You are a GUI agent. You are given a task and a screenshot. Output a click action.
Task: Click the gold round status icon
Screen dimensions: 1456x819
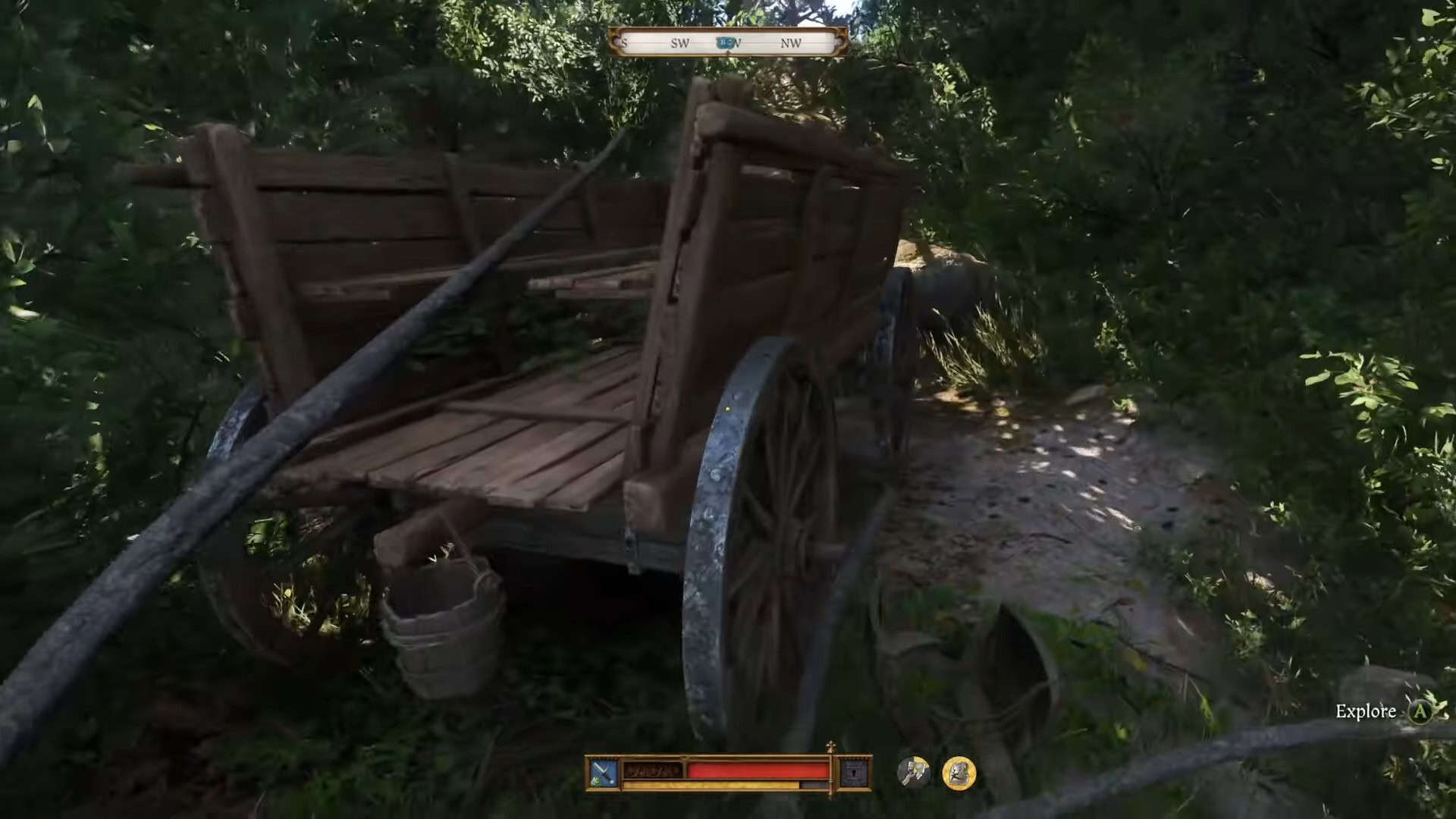[x=959, y=773]
